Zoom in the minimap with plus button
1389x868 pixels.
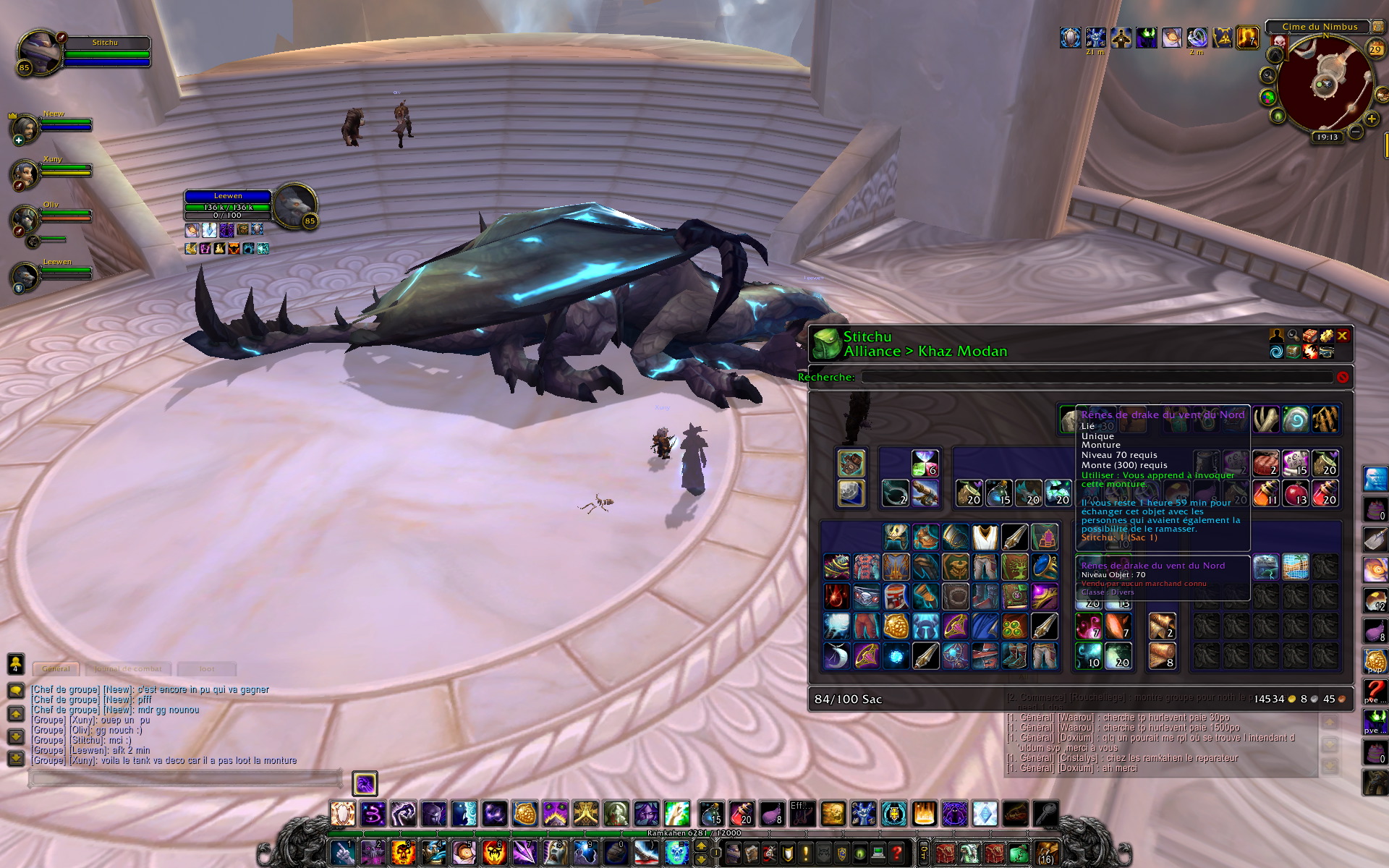coord(1371,119)
